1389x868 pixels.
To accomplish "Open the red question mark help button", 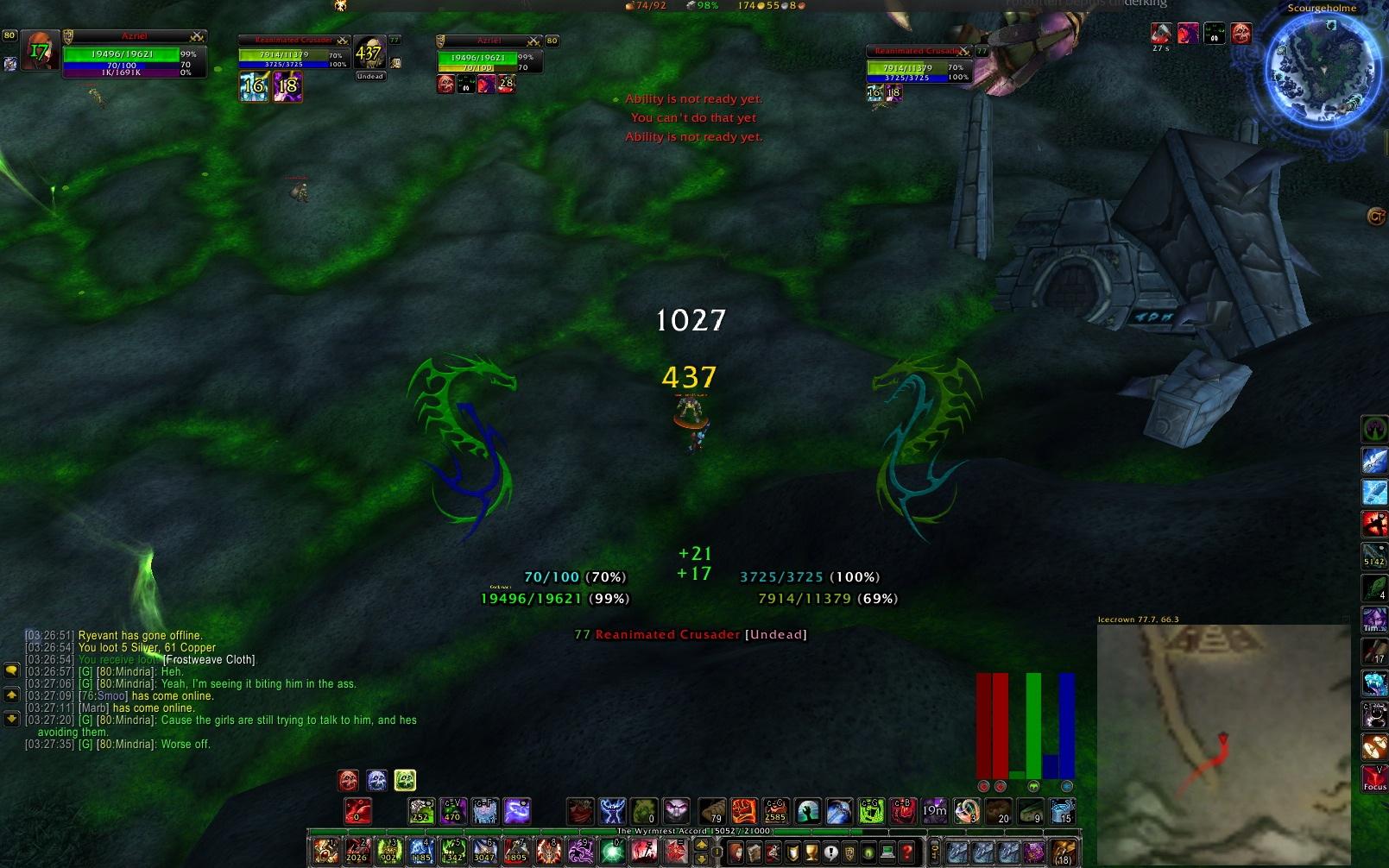I will 906,852.
